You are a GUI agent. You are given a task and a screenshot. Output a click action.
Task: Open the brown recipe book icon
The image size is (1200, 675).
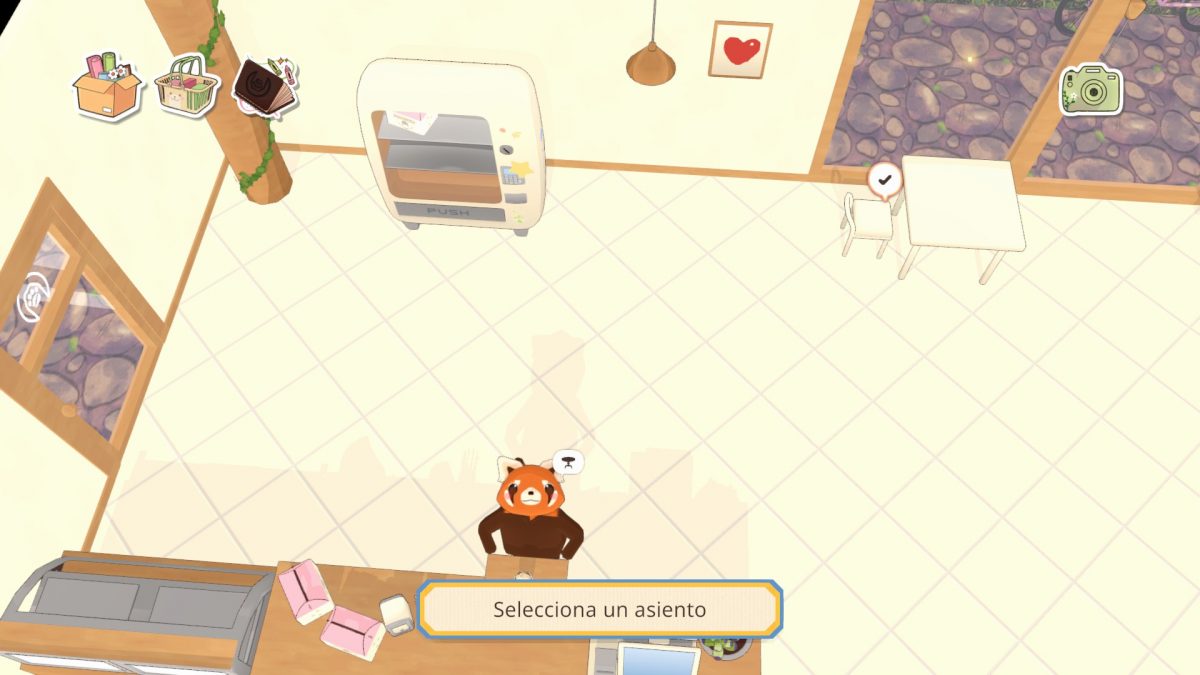pyautogui.click(x=265, y=85)
